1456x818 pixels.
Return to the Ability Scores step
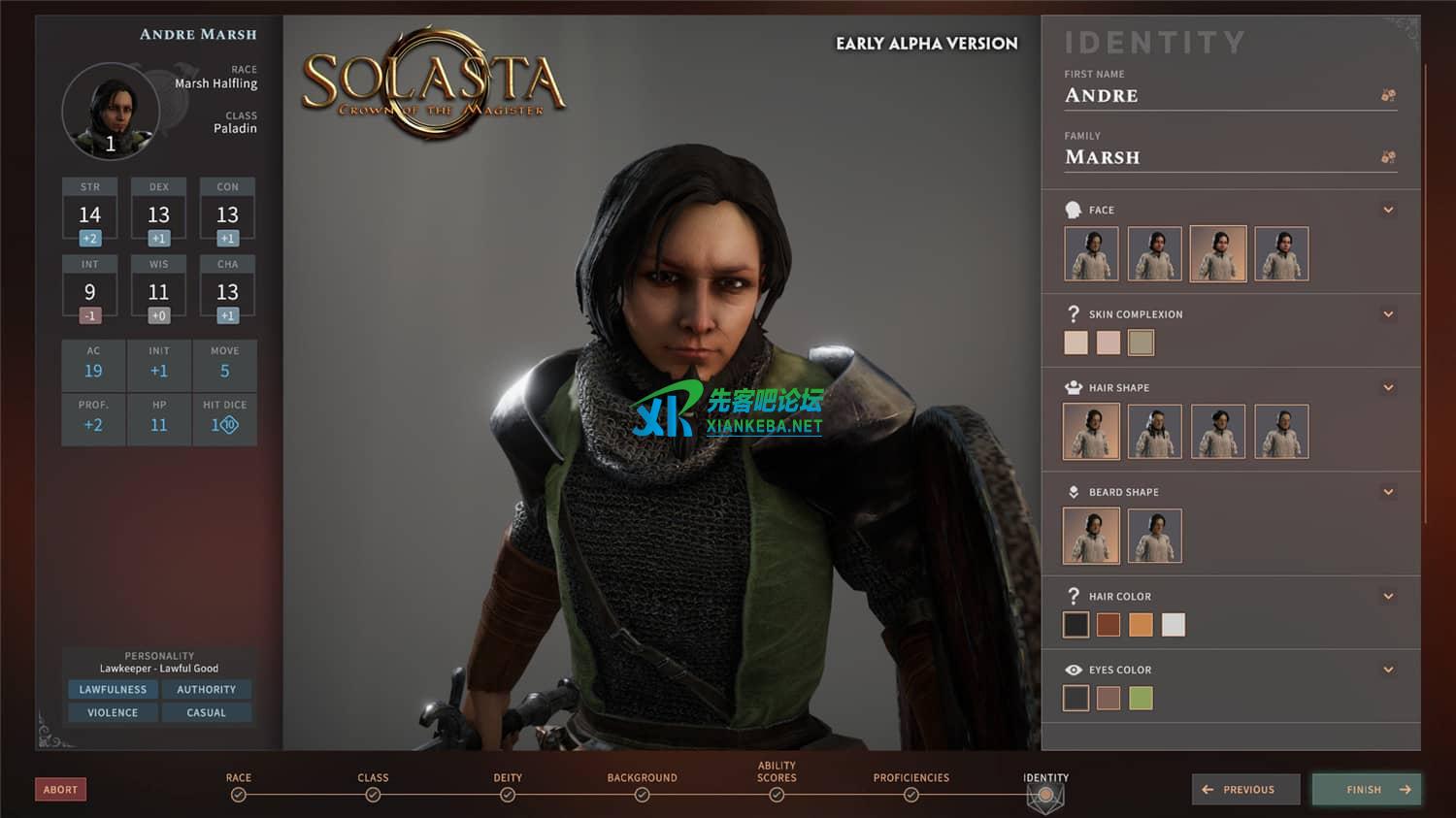tap(777, 795)
